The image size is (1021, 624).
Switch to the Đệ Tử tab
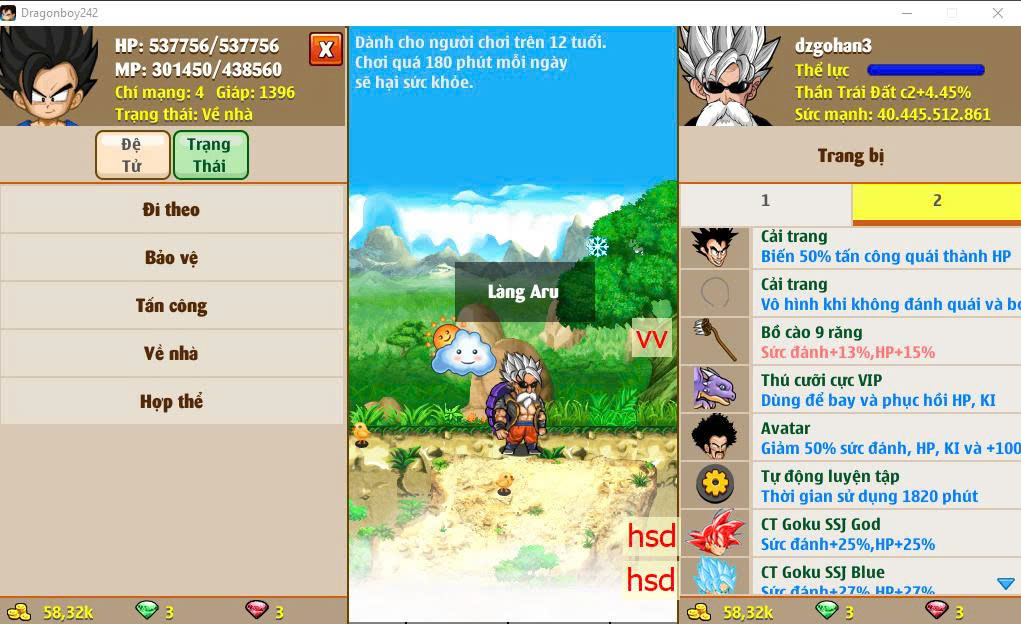[132, 155]
